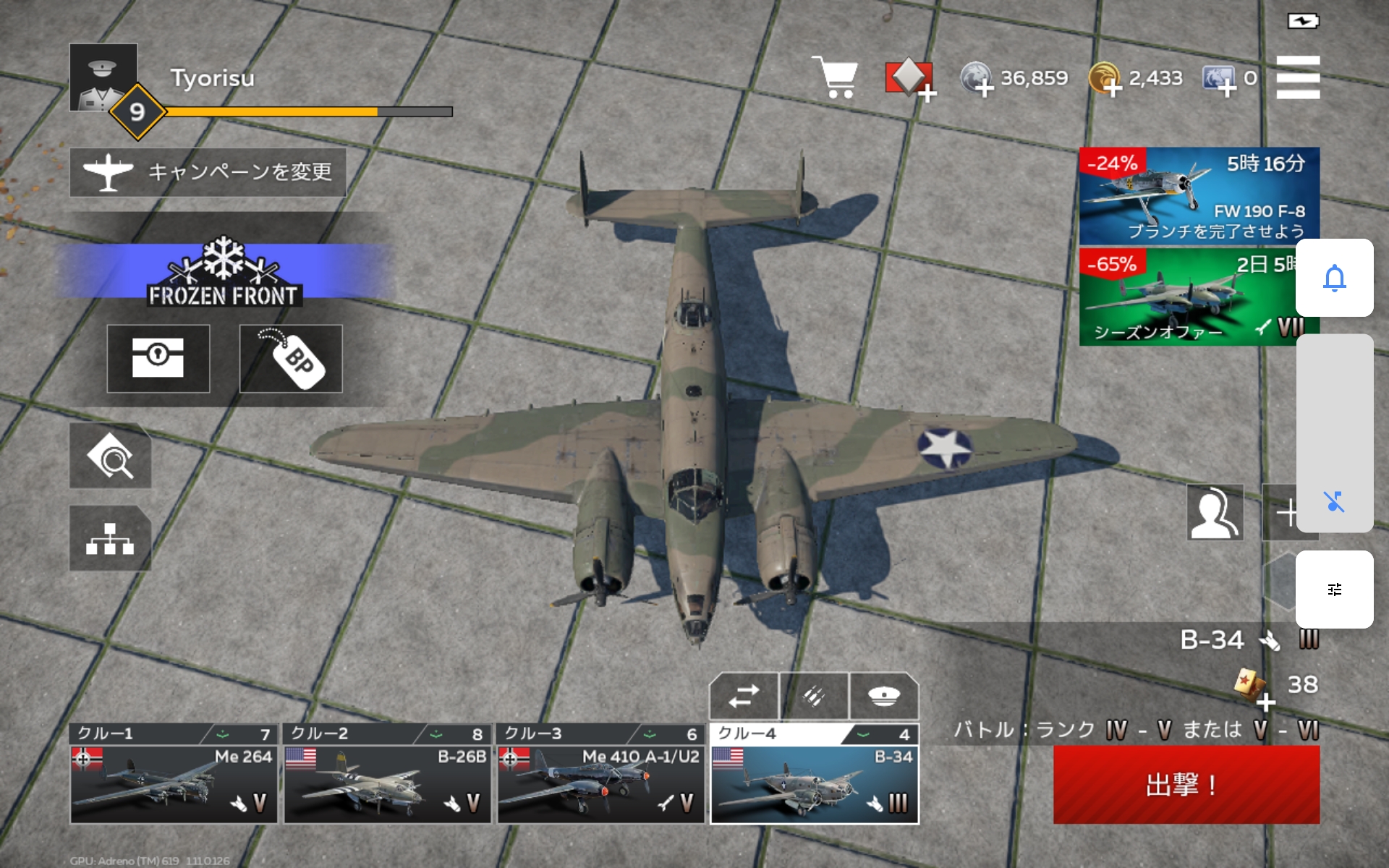The image size is (1389, 868).
Task: Open the friends silhouette squad button
Action: (1215, 512)
